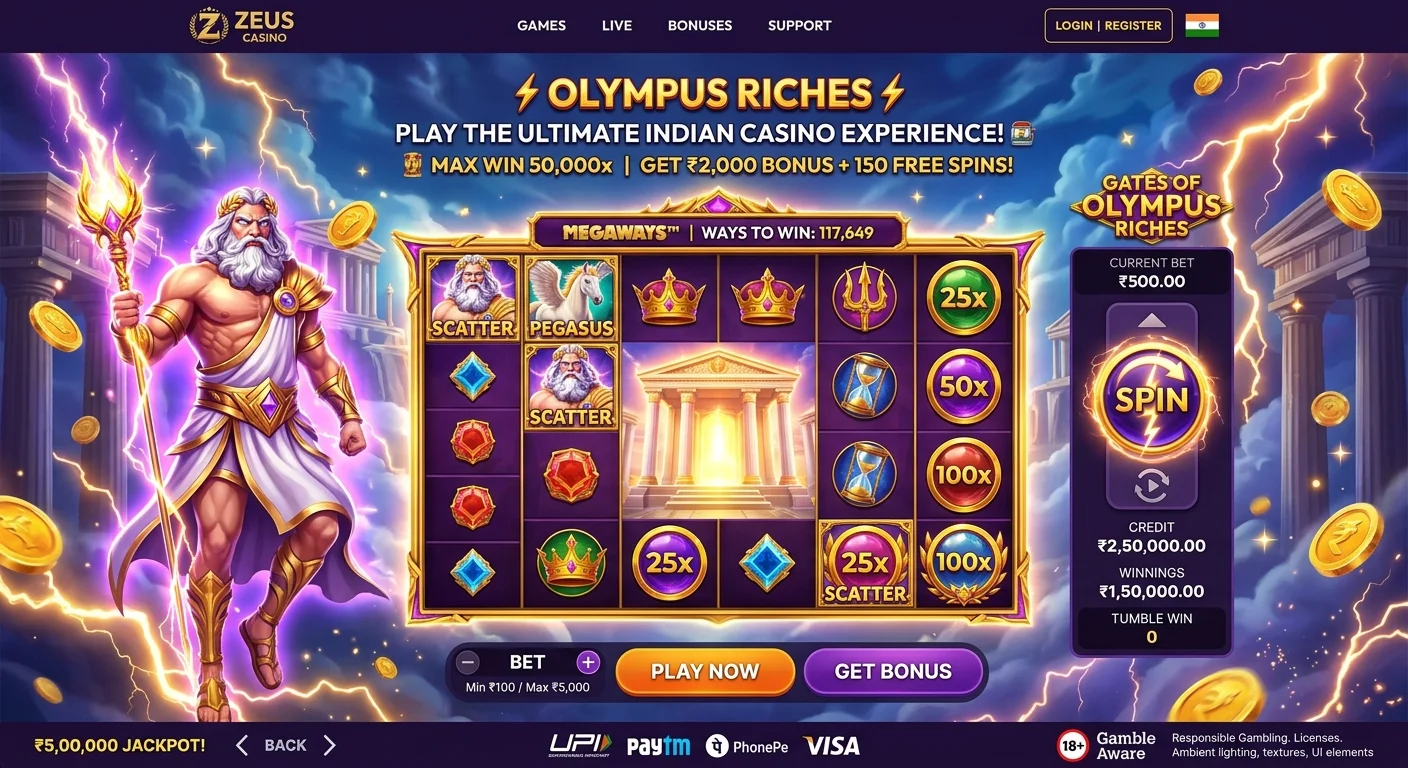Increase the bet with the plus button

[x=588, y=661]
